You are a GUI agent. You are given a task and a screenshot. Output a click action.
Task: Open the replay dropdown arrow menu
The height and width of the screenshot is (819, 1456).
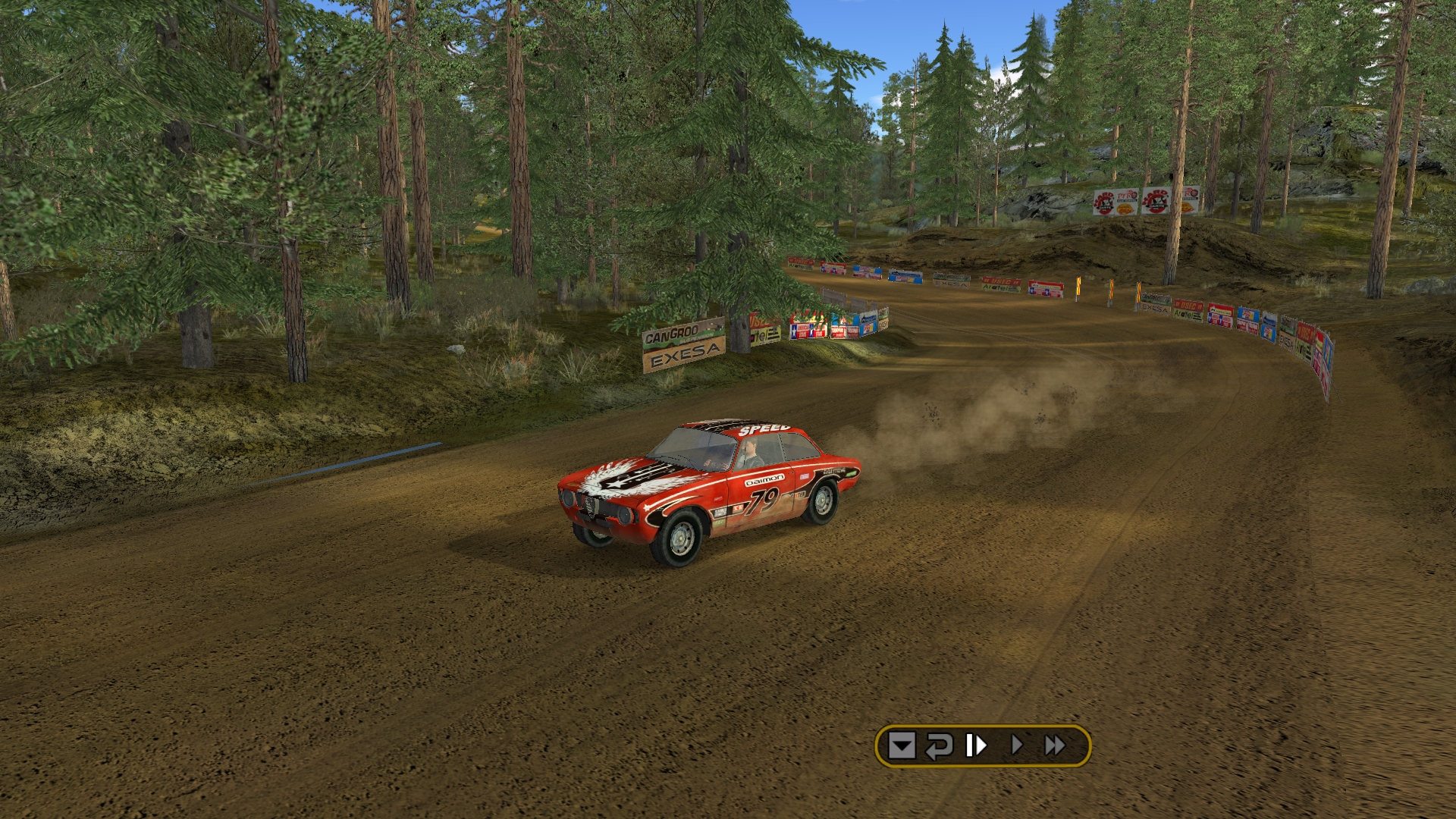coord(902,746)
